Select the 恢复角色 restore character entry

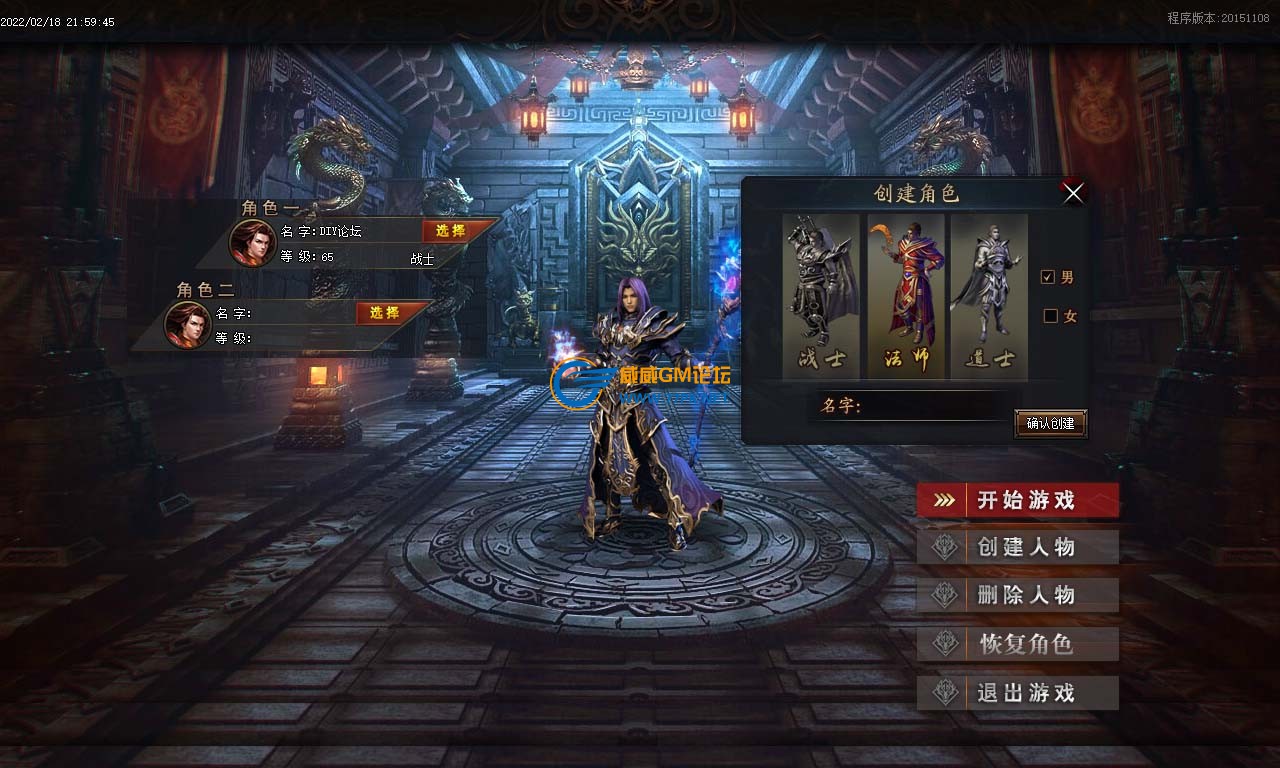tap(1017, 644)
